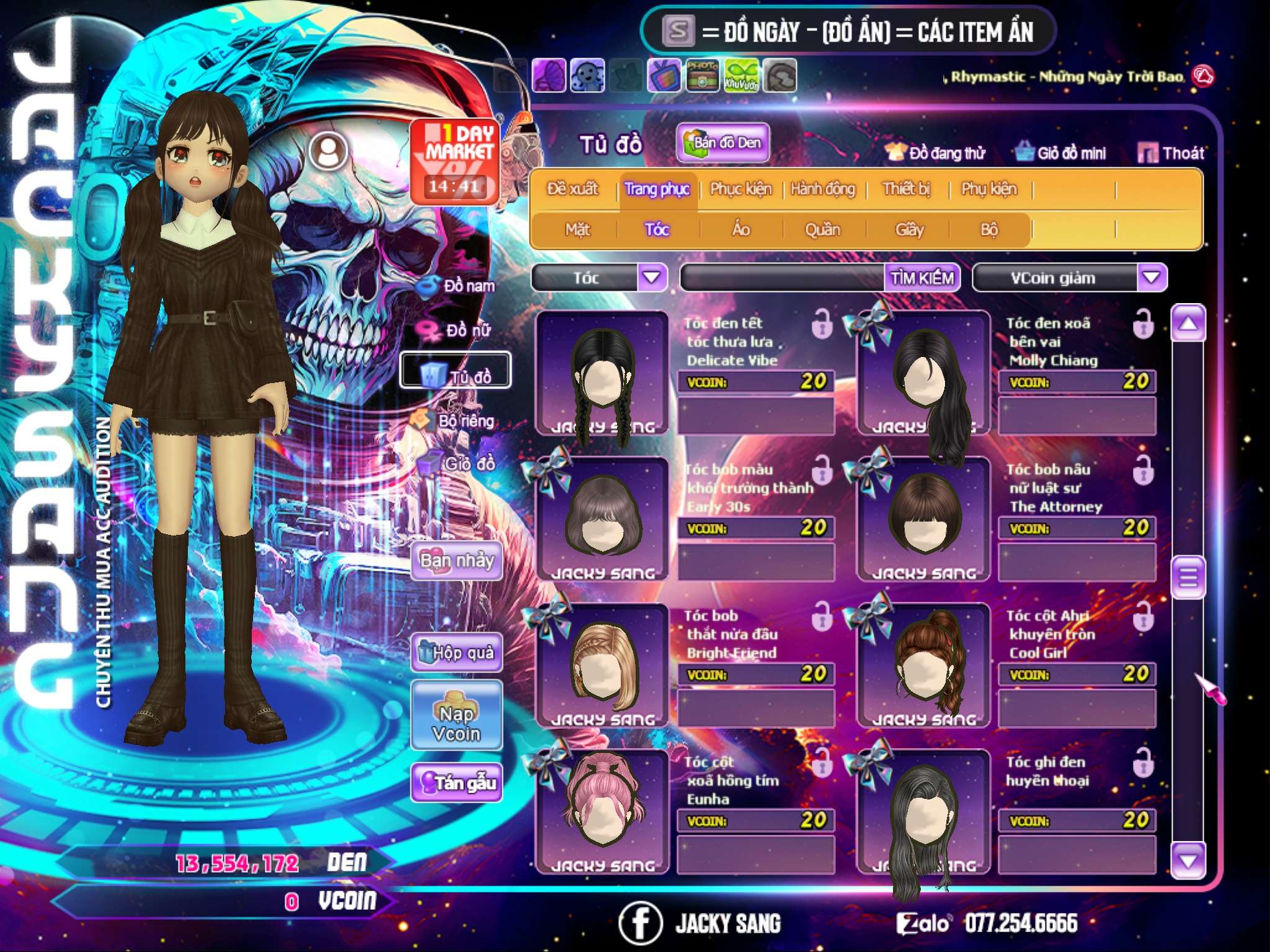The width and height of the screenshot is (1270, 952).
Task: Expand the VCoin giảm sort dropdown
Action: 1152,278
